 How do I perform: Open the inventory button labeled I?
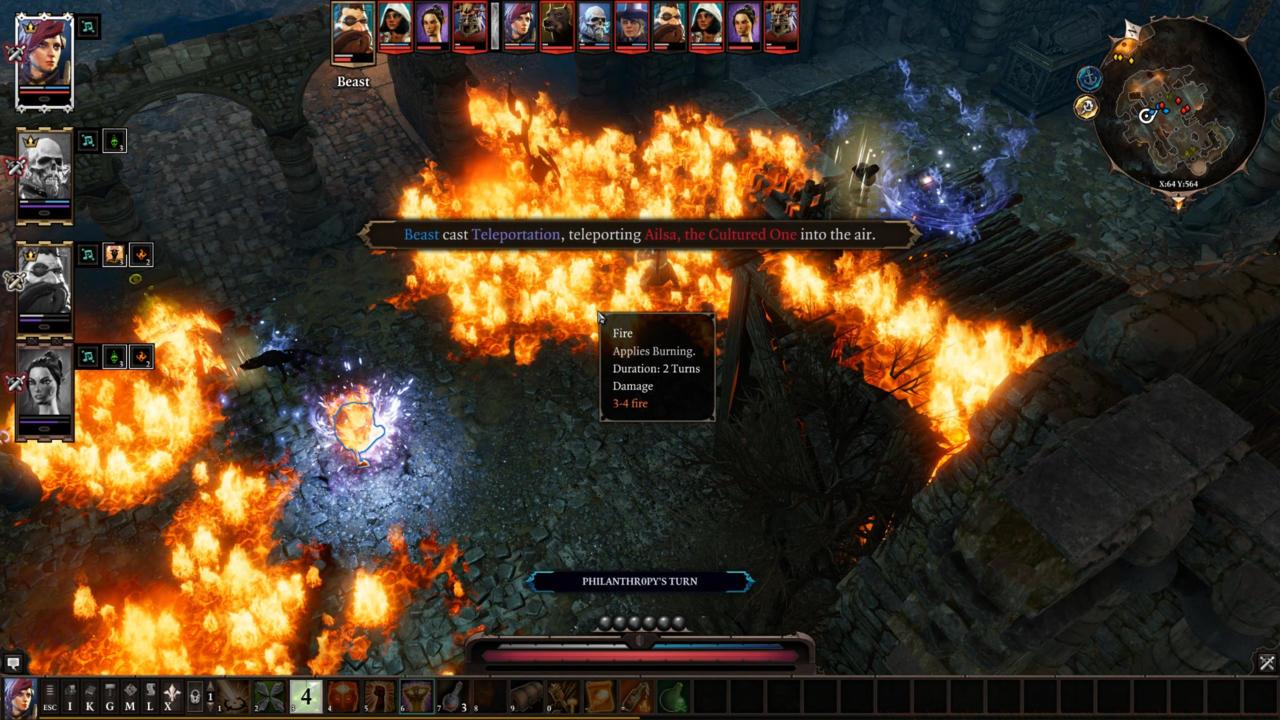point(70,695)
